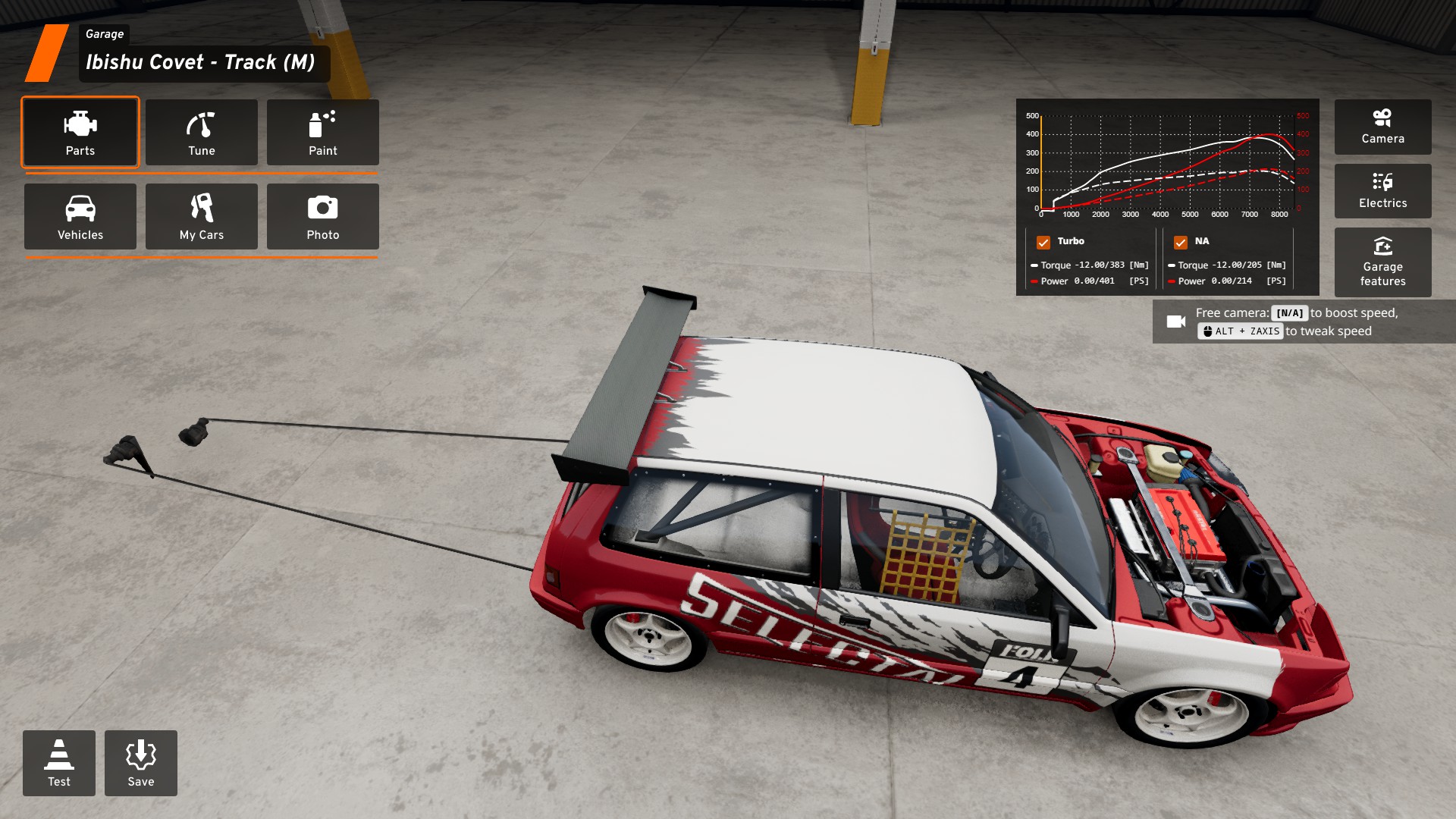
Task: Open the Paint editor
Action: 323,132
